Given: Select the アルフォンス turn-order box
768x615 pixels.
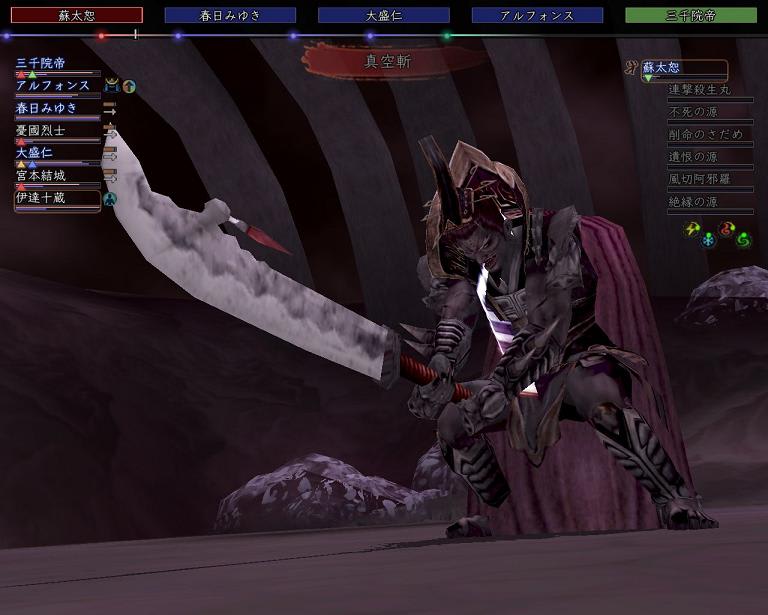Looking at the screenshot, I should [x=537, y=16].
